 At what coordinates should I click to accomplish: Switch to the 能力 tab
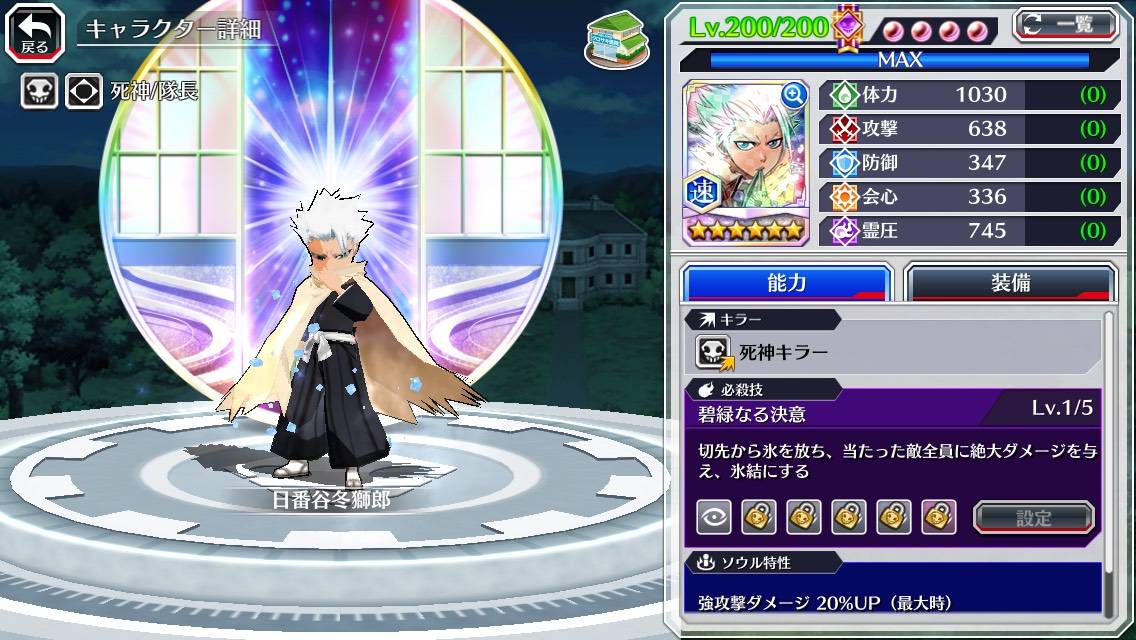point(786,283)
